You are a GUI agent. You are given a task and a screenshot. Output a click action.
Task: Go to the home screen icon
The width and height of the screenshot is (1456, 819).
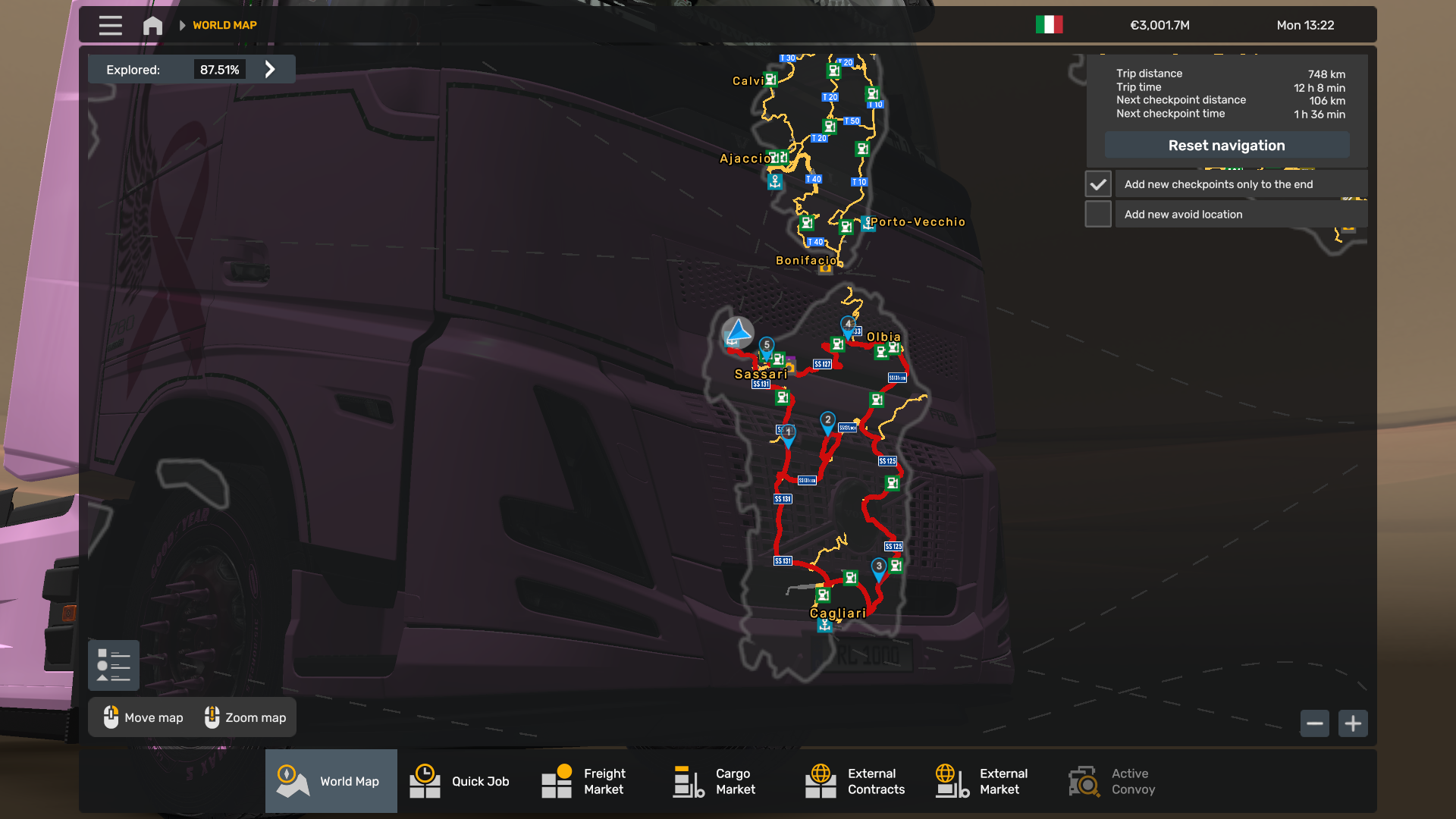pyautogui.click(x=152, y=25)
